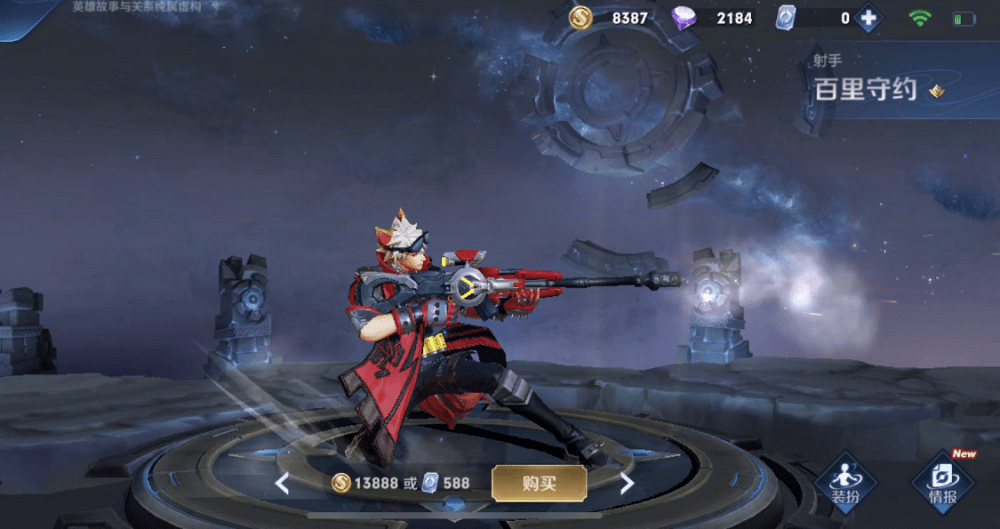Open the 装扮 skins menu
1000x529 pixels.
[846, 483]
